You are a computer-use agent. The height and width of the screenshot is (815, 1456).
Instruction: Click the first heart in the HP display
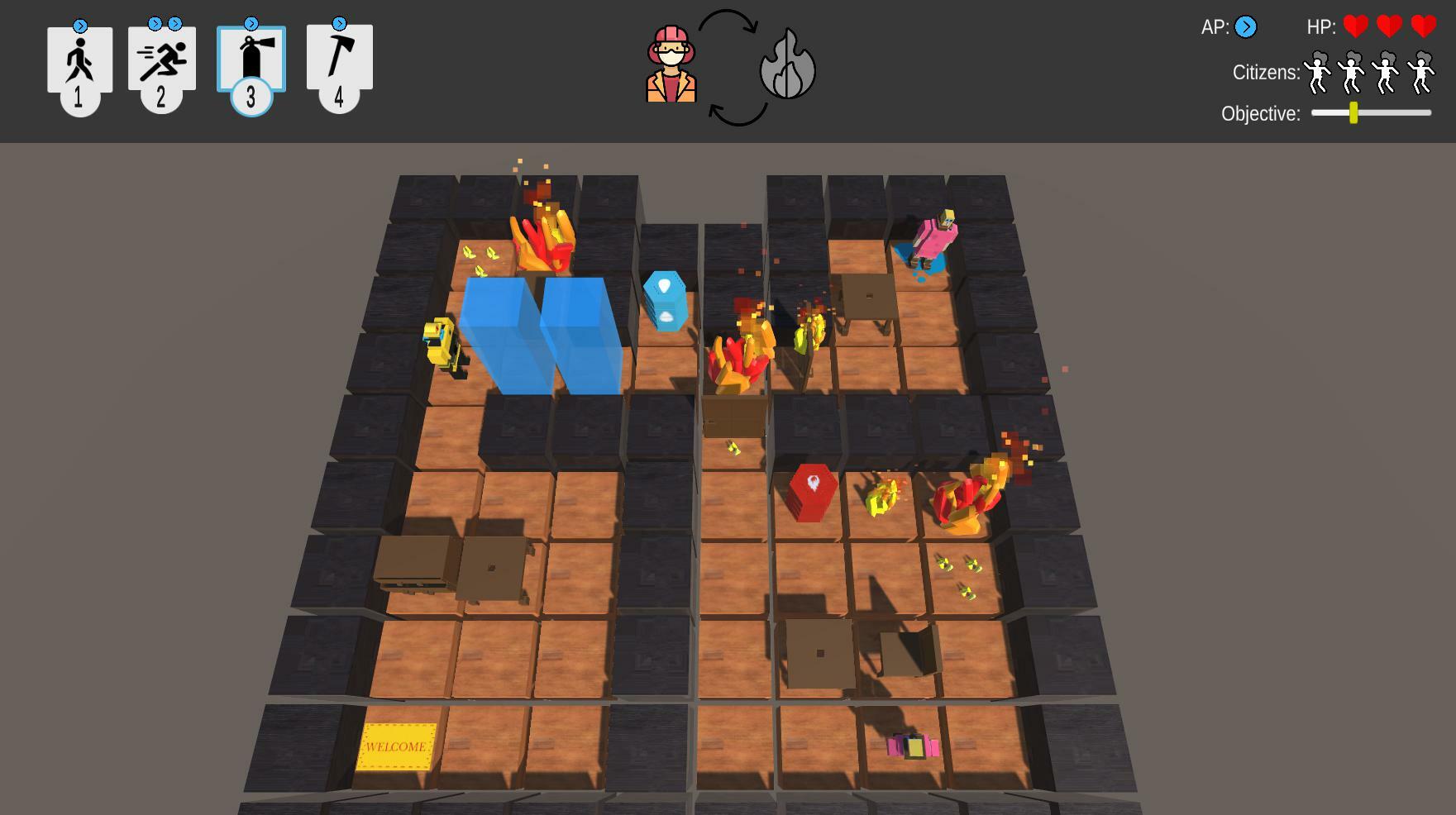click(x=1356, y=26)
